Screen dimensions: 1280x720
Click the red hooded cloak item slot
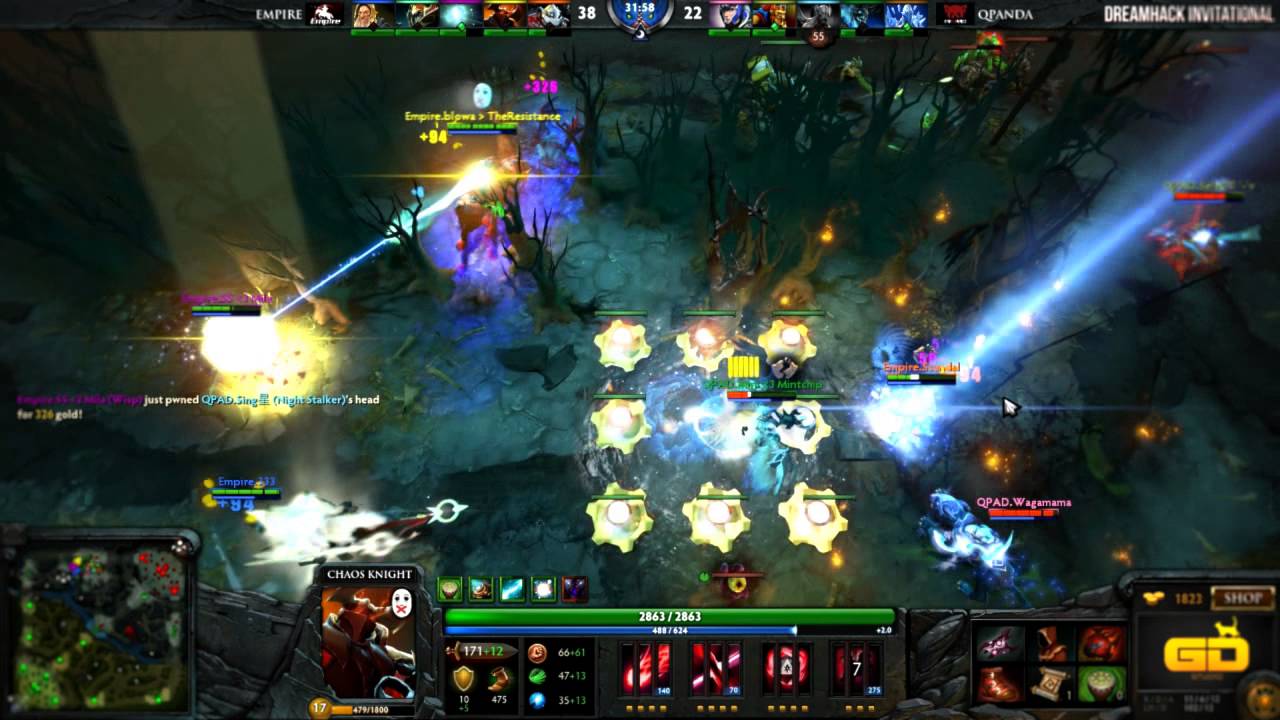coord(1050,644)
